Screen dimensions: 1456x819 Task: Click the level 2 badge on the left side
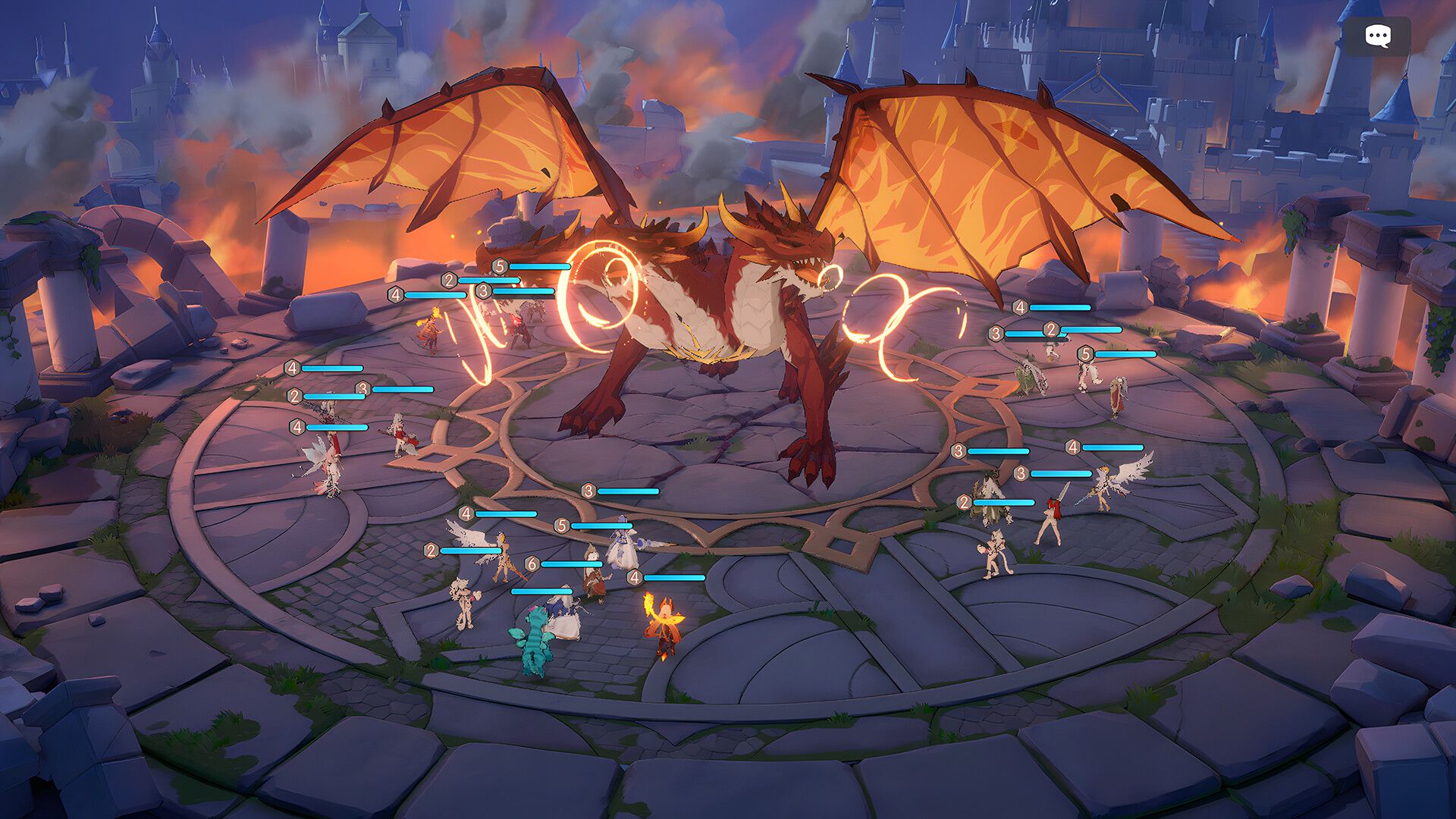point(294,396)
